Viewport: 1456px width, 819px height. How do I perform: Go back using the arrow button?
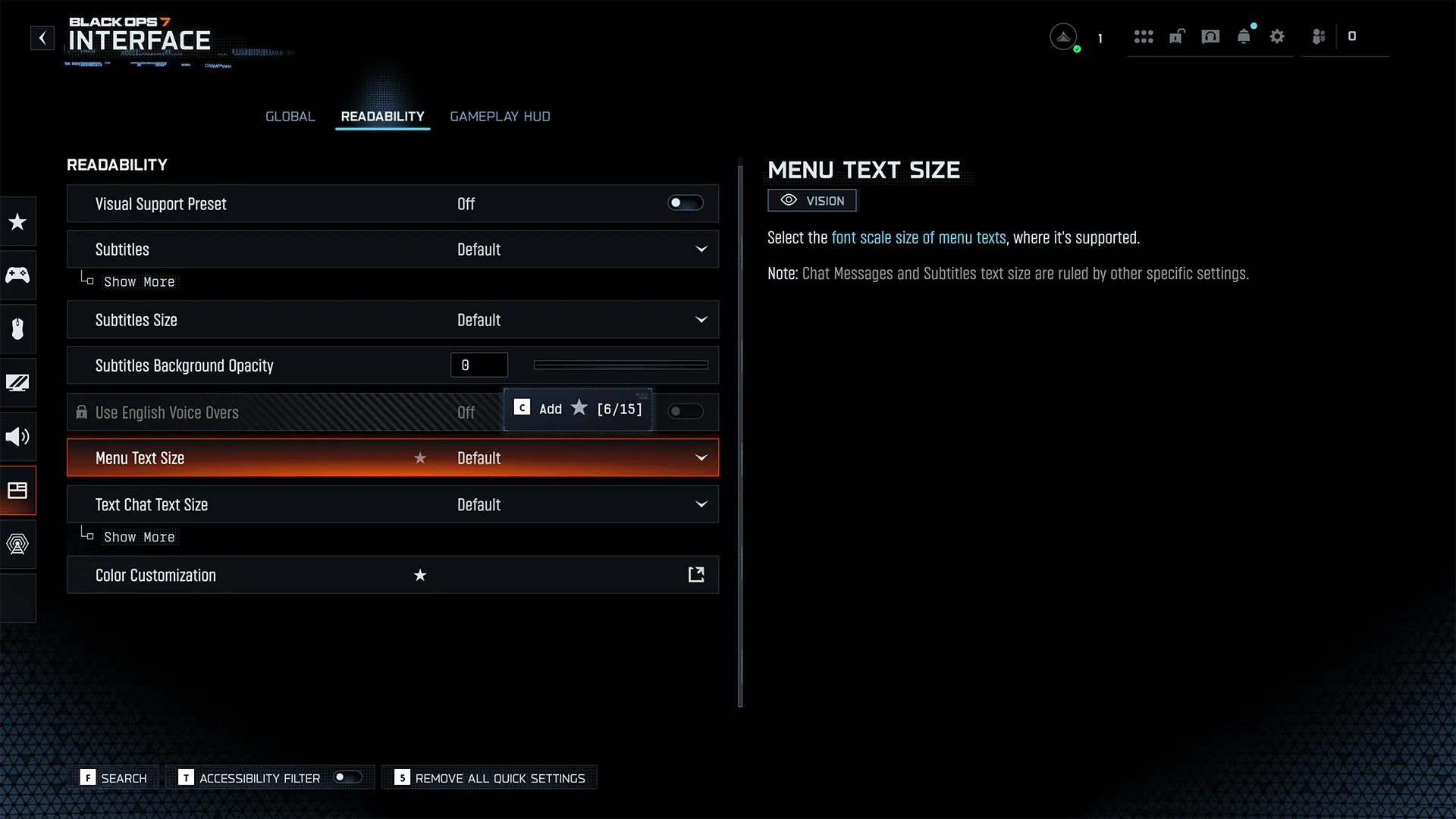(x=42, y=38)
